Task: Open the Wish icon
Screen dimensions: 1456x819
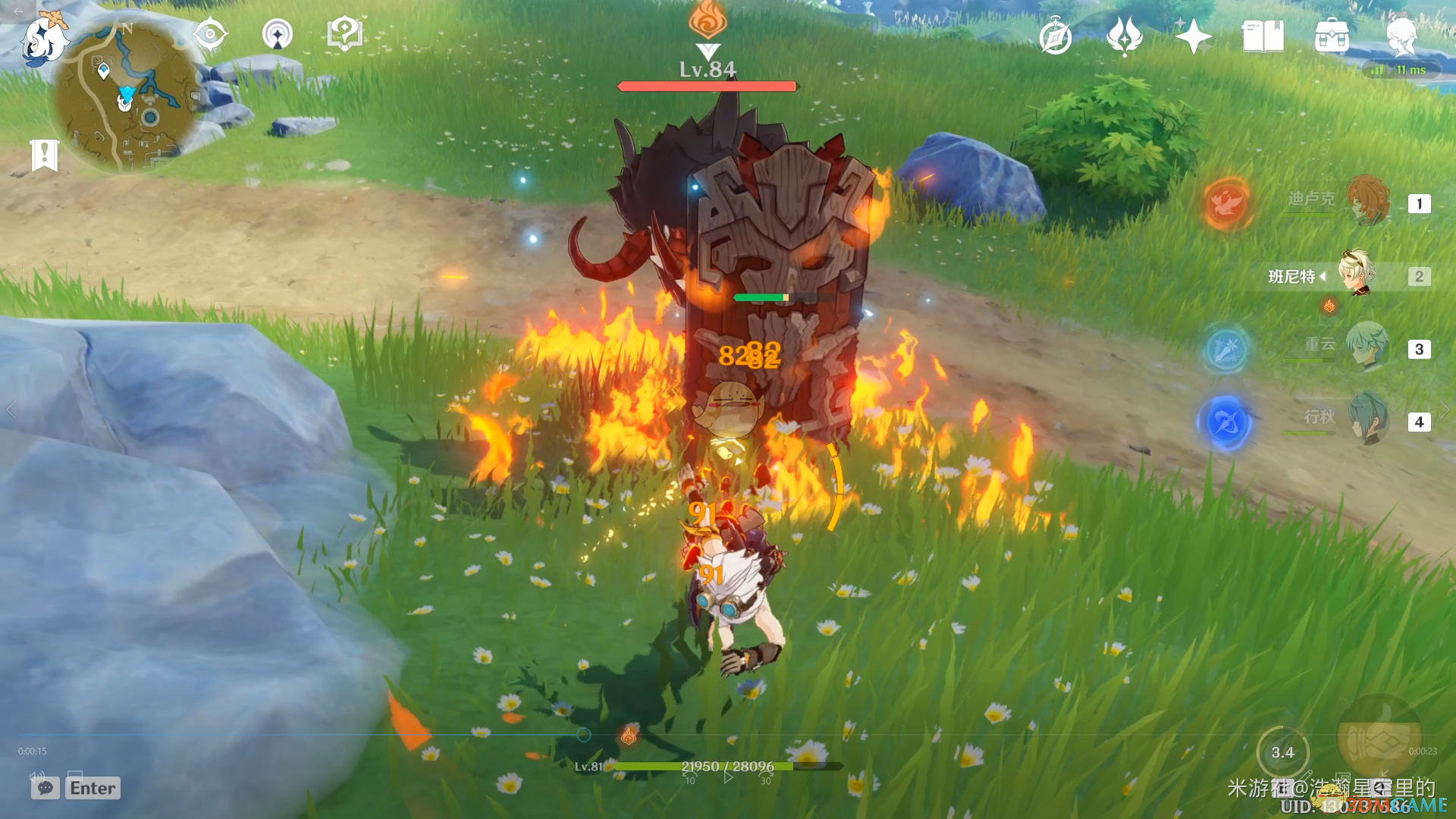Action: point(1125,36)
